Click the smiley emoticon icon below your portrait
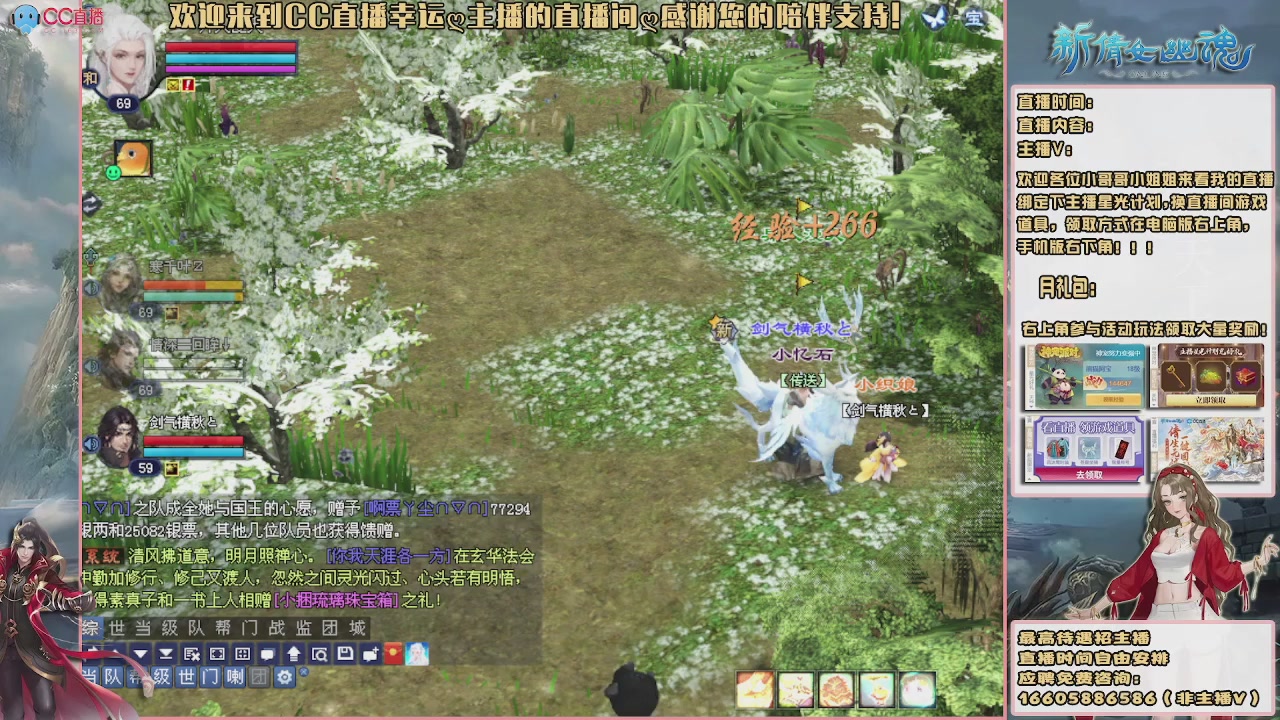Screen dimensions: 1280x720 (x=113, y=172)
